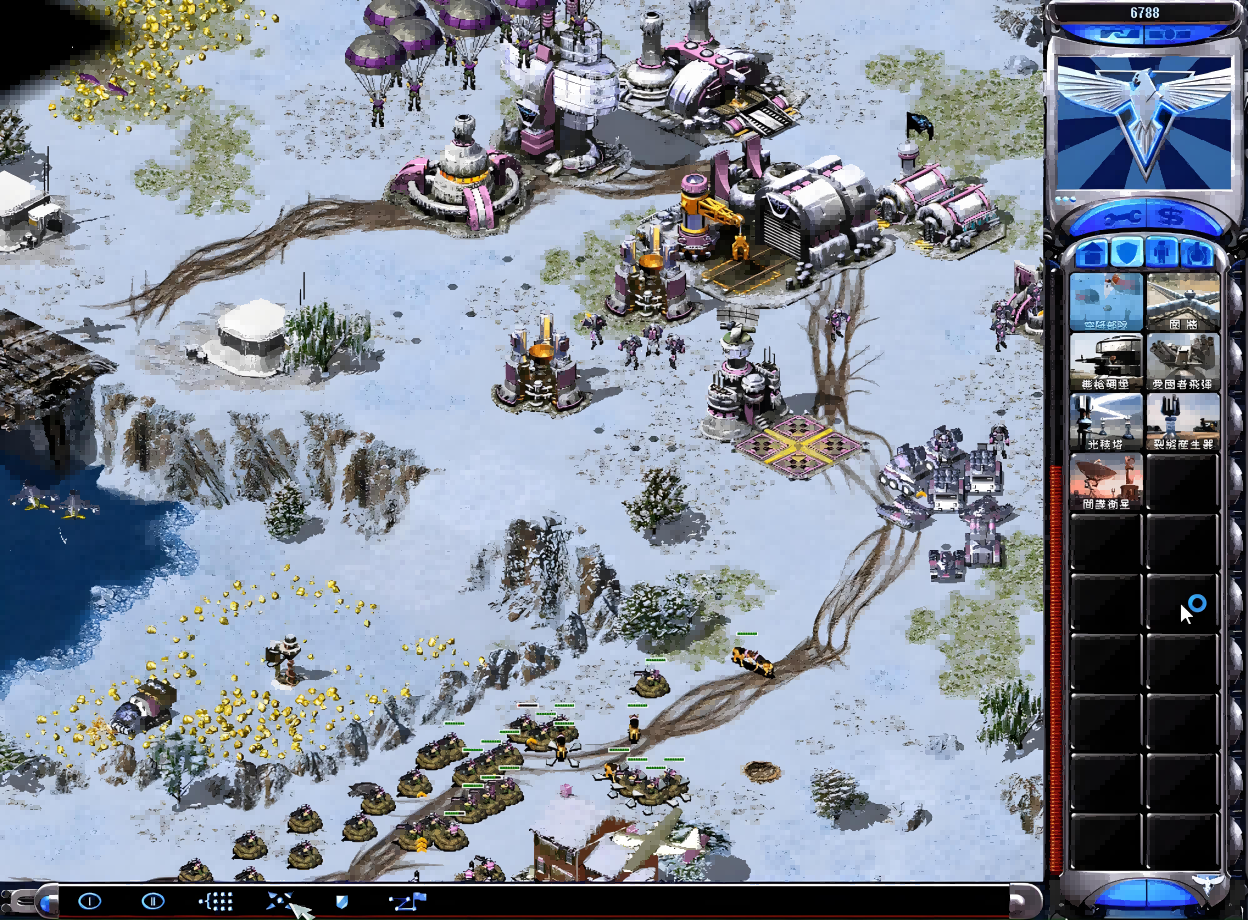Place a beacon with the flag button

(x=408, y=901)
